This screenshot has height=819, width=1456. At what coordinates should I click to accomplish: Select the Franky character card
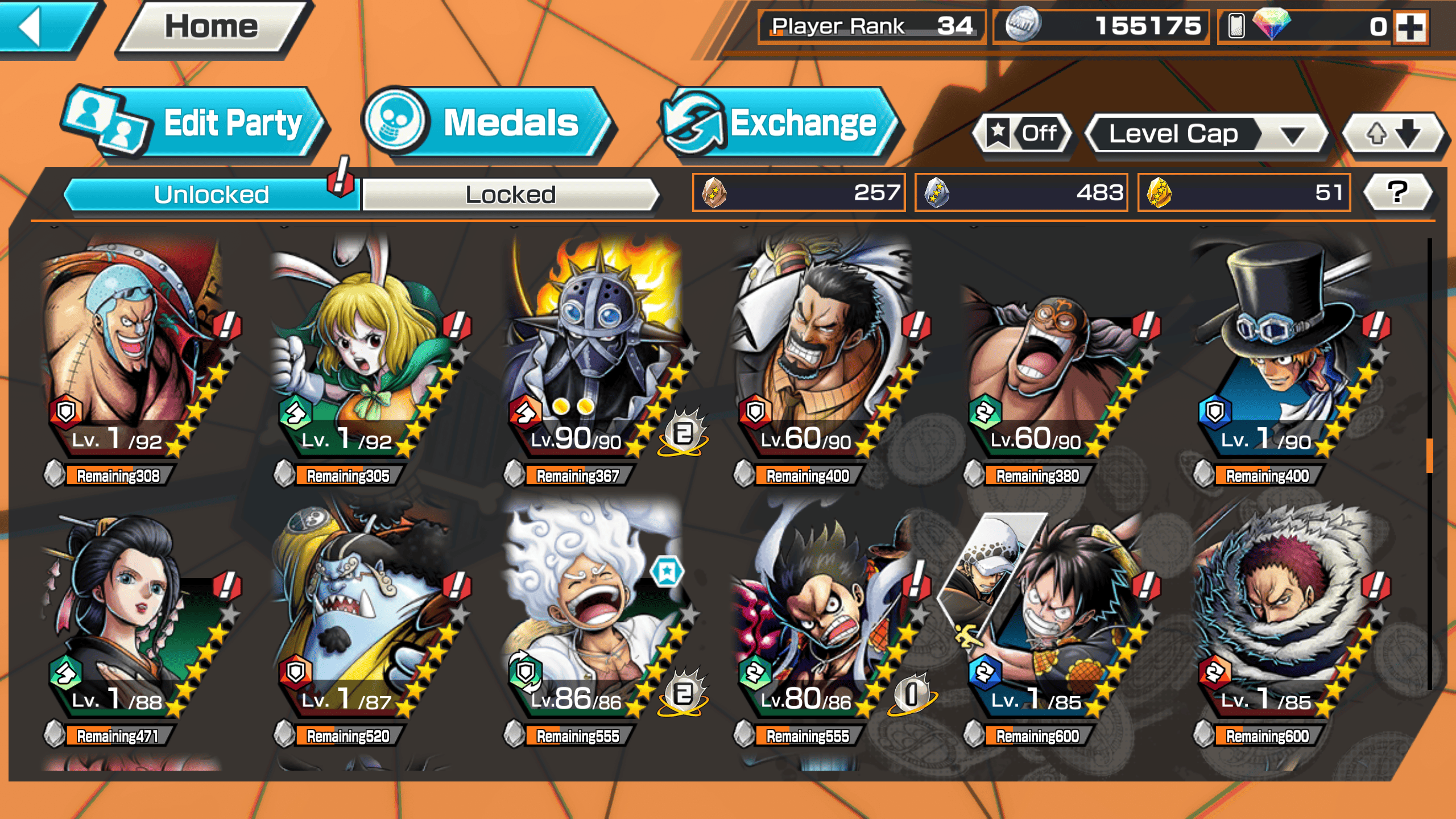[136, 353]
